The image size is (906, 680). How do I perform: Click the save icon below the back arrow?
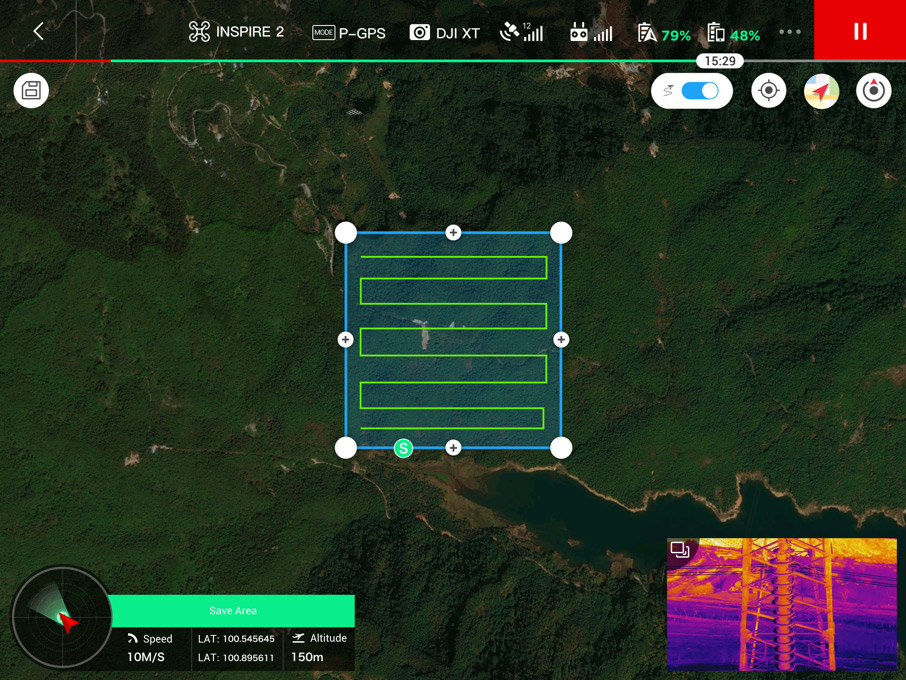(31, 91)
